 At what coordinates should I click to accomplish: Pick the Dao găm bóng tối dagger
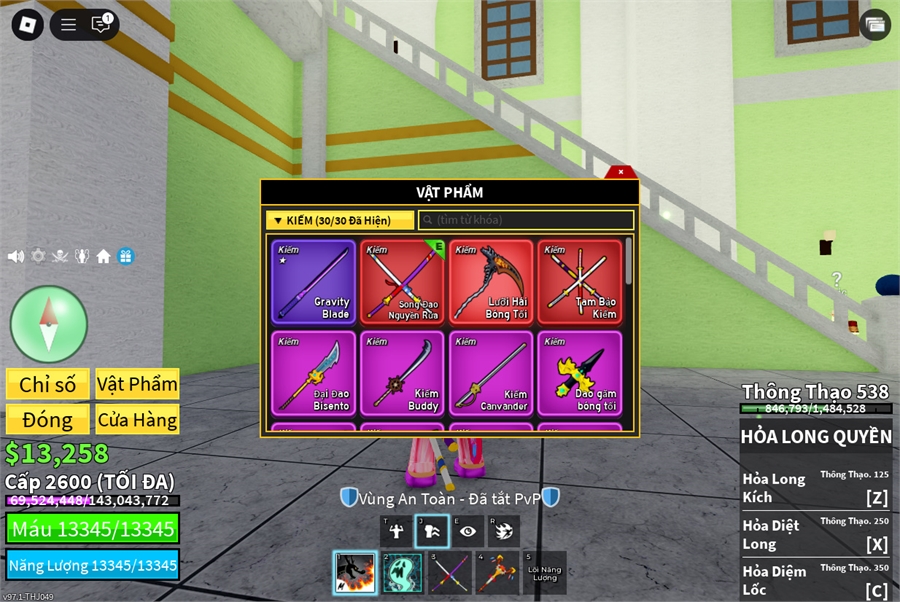click(580, 373)
